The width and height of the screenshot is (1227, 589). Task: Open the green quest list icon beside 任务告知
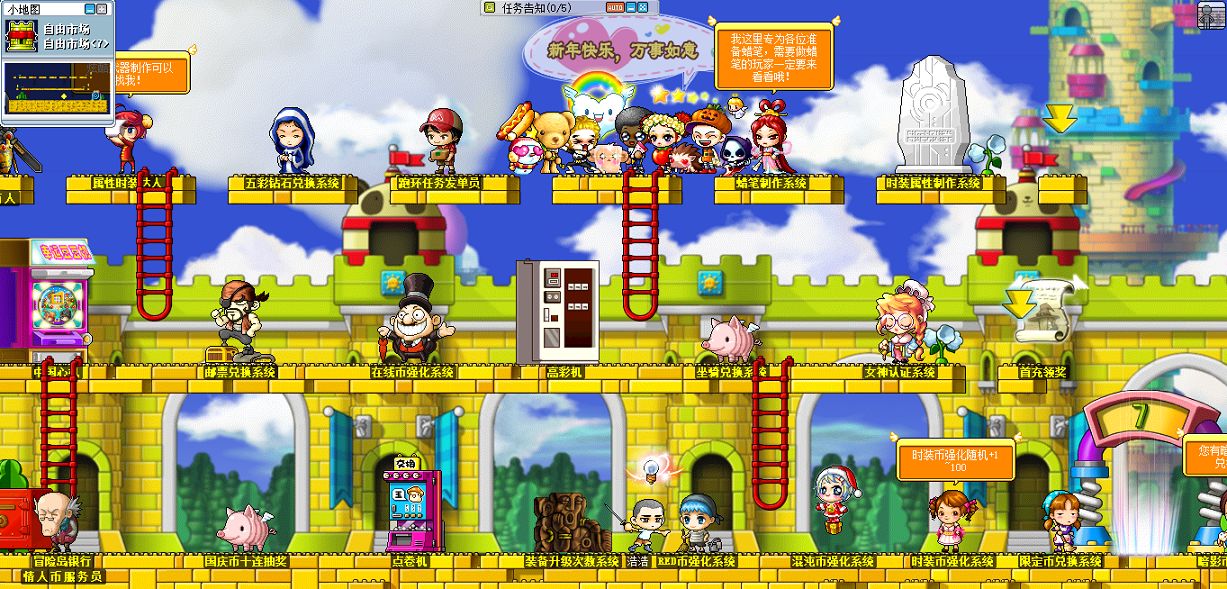pos(489,7)
